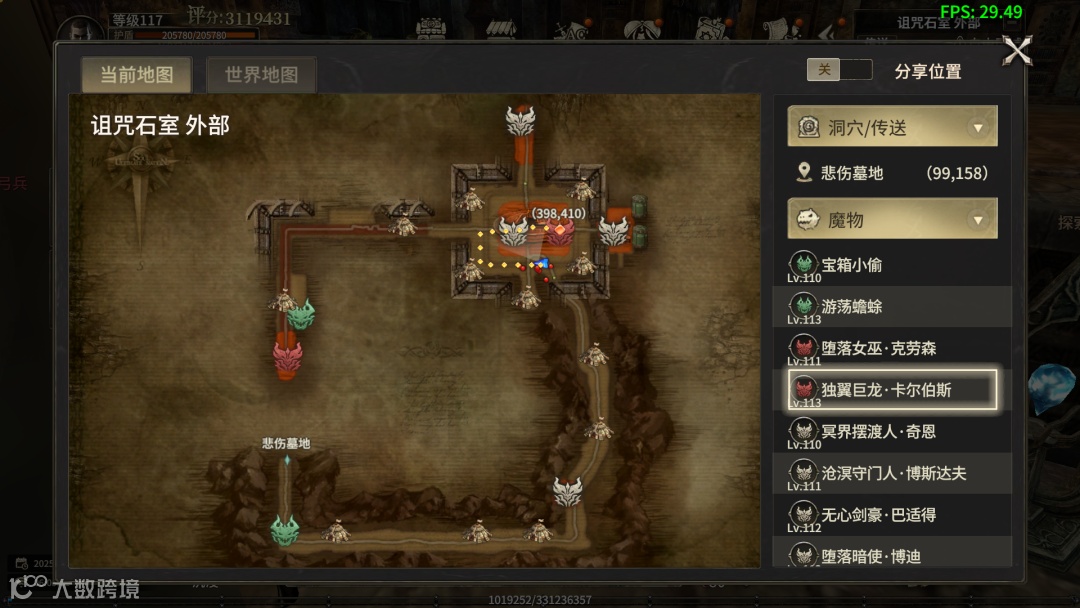
Task: Select 沧溟守门人·博斯达夫 entry
Action: [892, 473]
